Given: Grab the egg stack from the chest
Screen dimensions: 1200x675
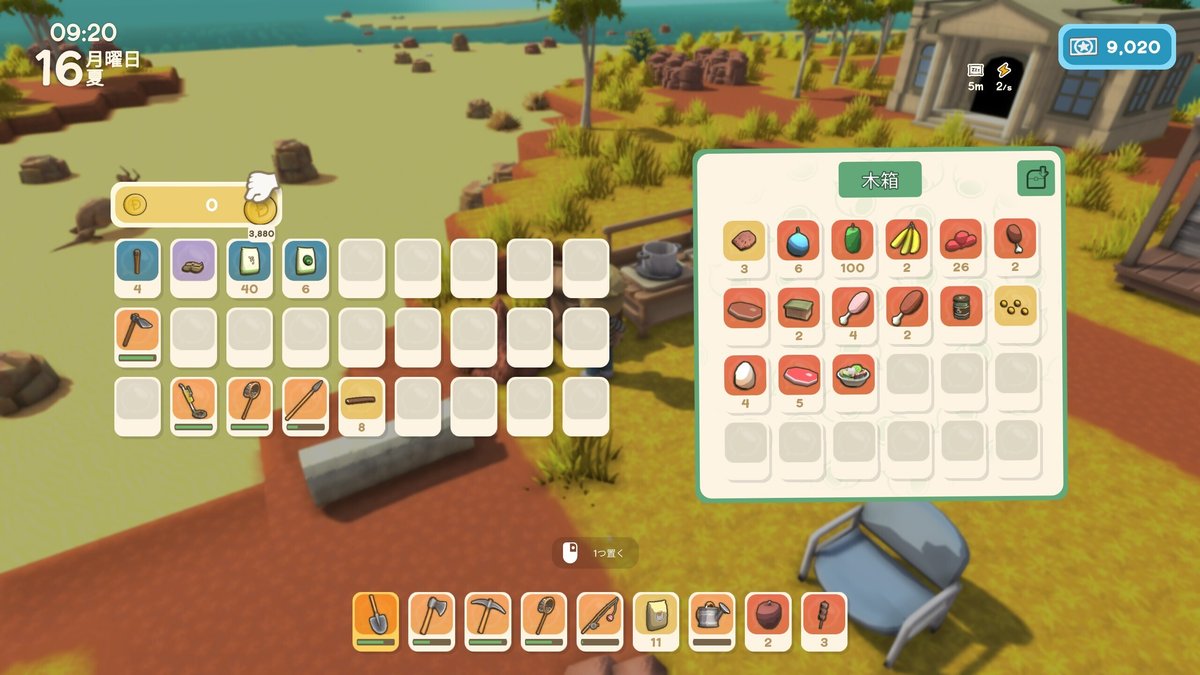Looking at the screenshot, I should (744, 377).
